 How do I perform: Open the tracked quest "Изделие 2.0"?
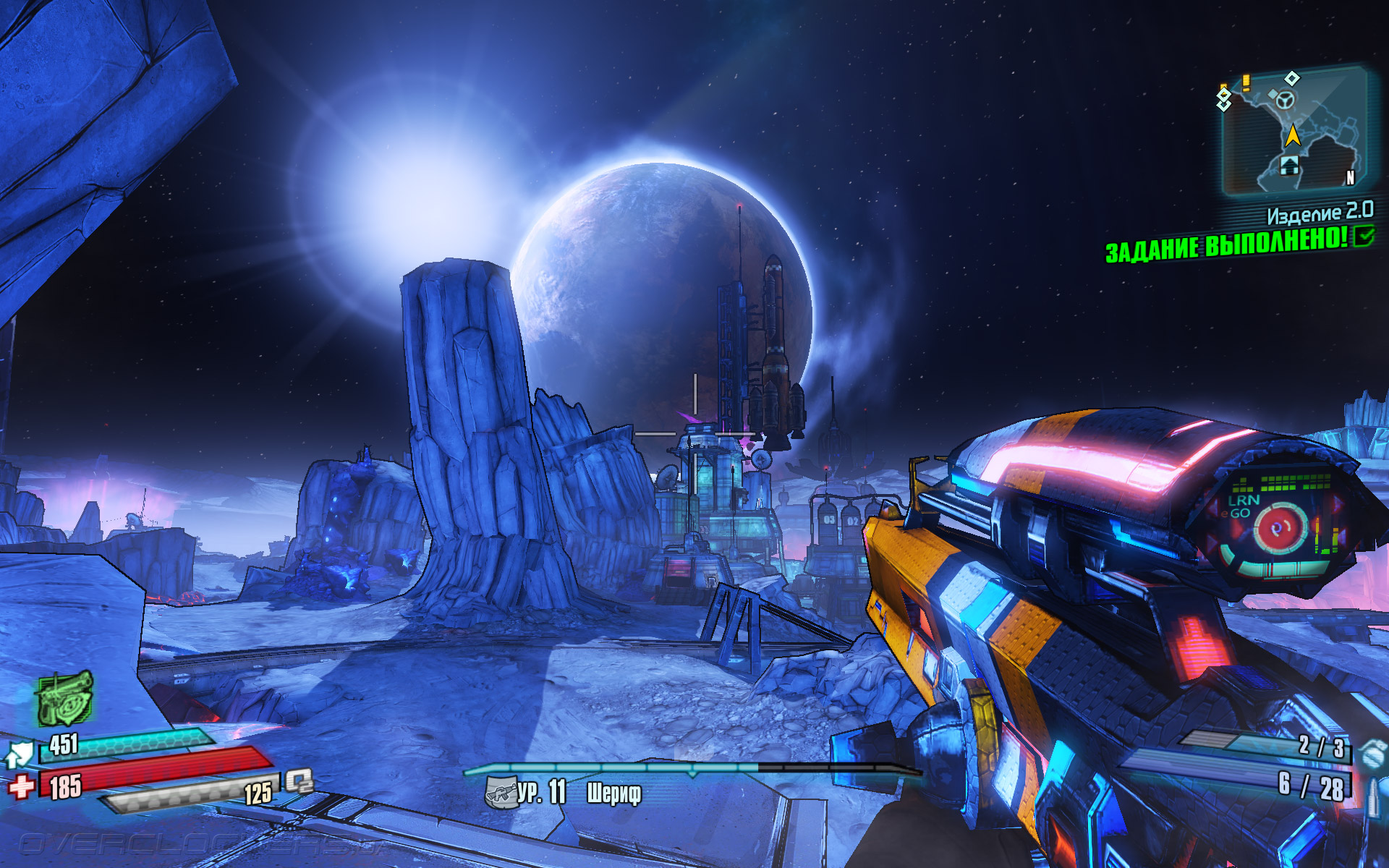pyautogui.click(x=1320, y=213)
